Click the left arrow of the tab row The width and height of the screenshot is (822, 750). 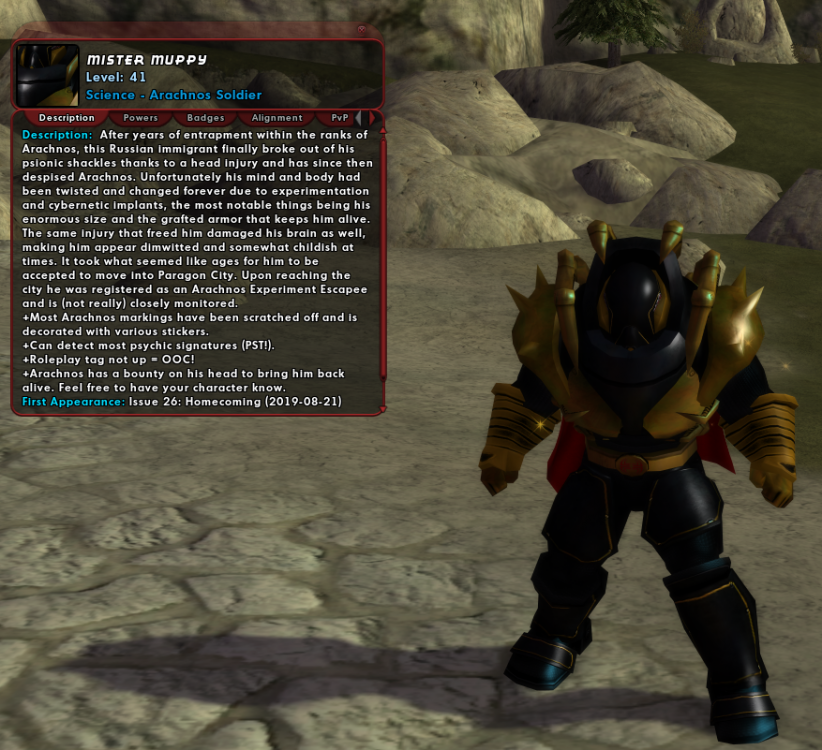pos(359,118)
